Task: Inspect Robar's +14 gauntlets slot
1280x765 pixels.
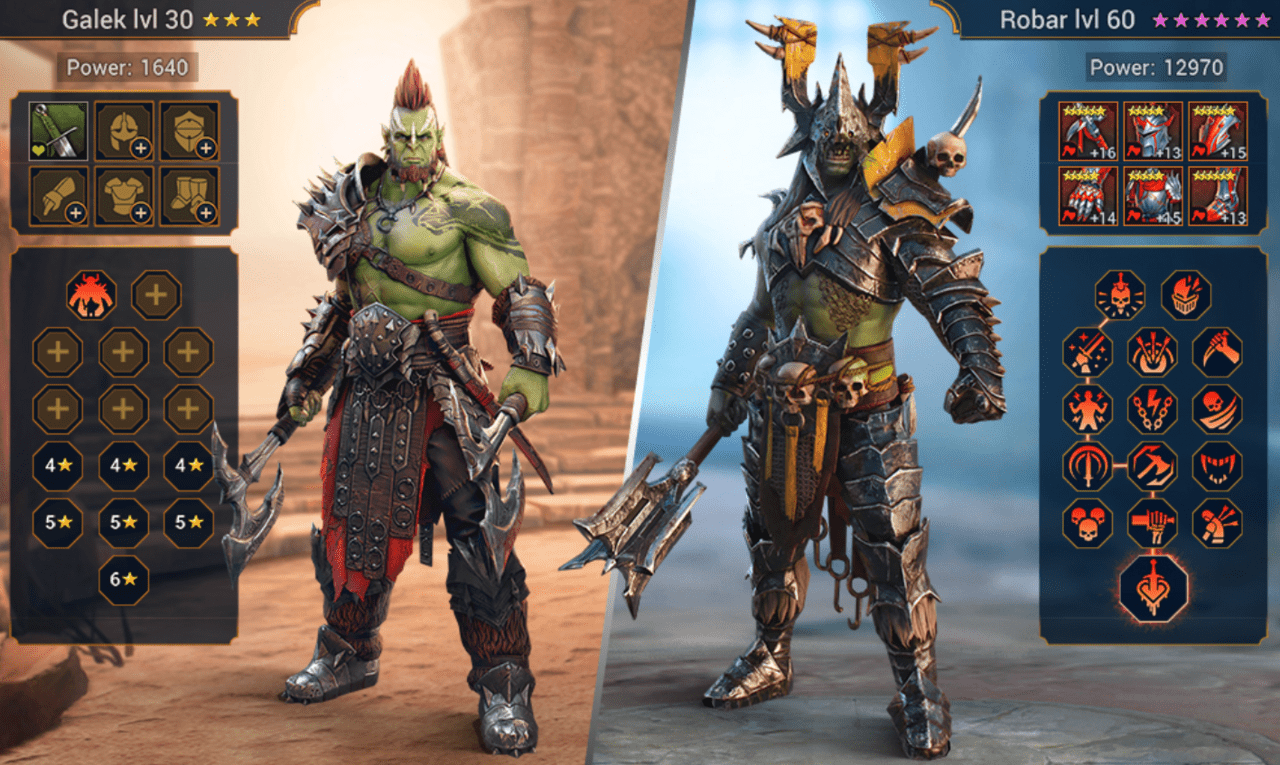Action: coord(1089,195)
